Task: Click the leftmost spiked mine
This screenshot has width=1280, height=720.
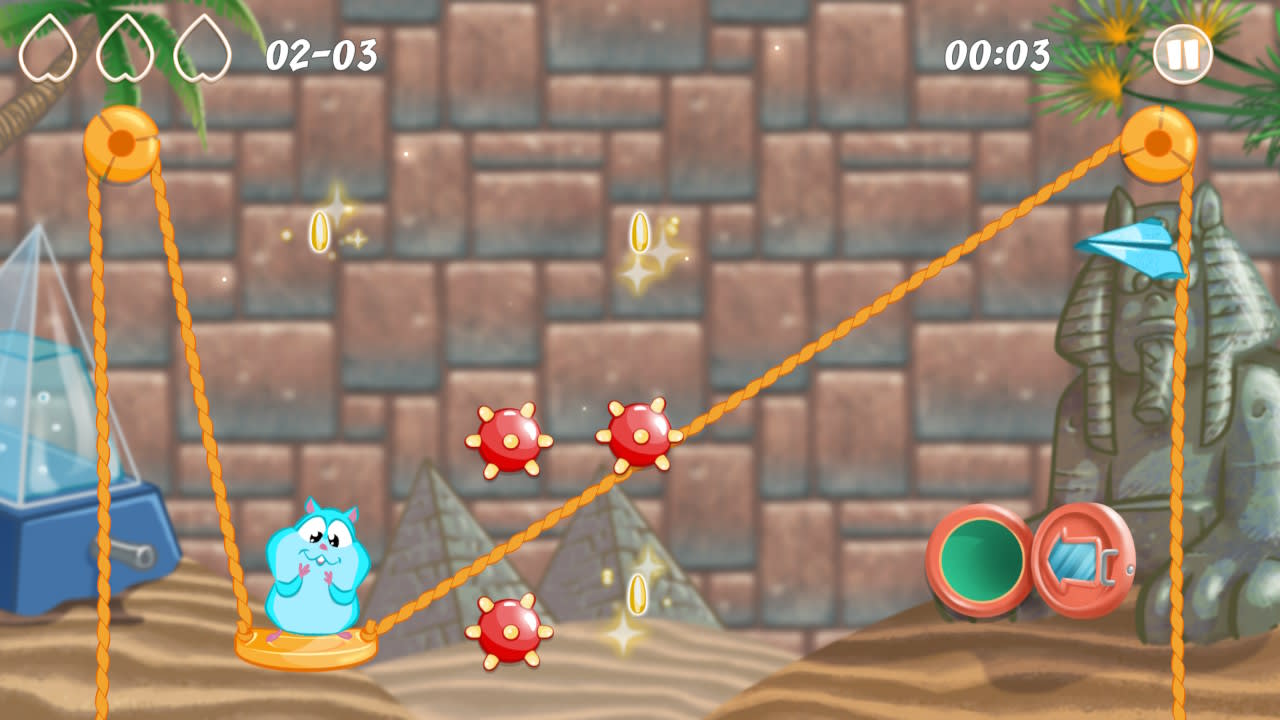Action: (511, 440)
